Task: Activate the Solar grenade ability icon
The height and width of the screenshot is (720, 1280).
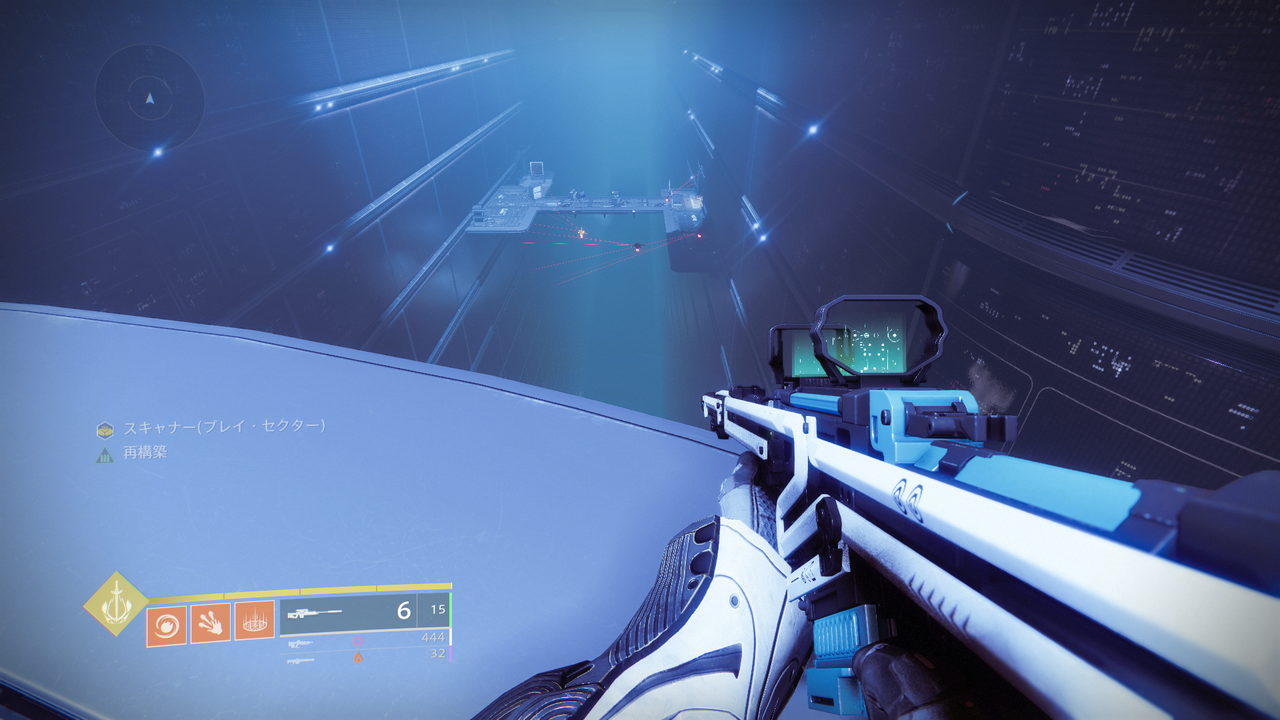Action: 166,624
